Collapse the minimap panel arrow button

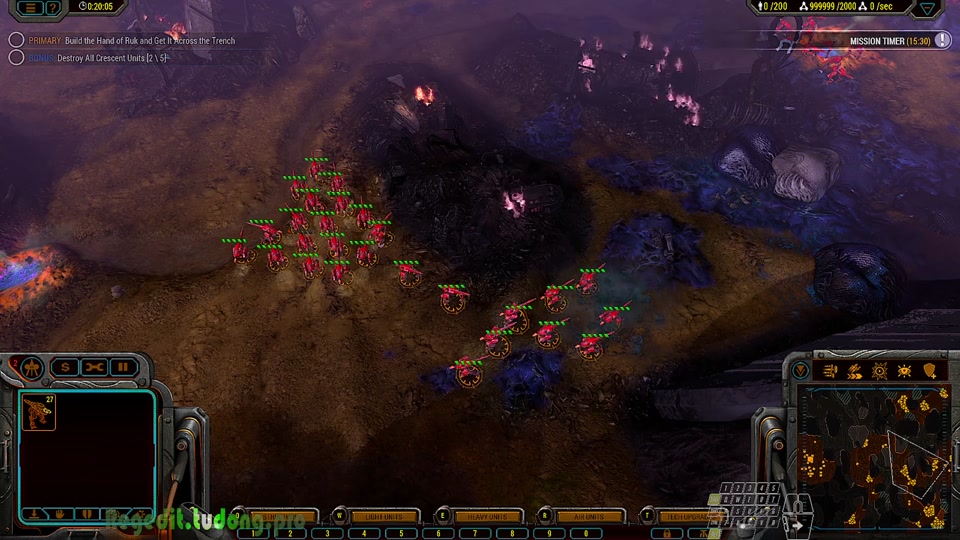pos(800,370)
